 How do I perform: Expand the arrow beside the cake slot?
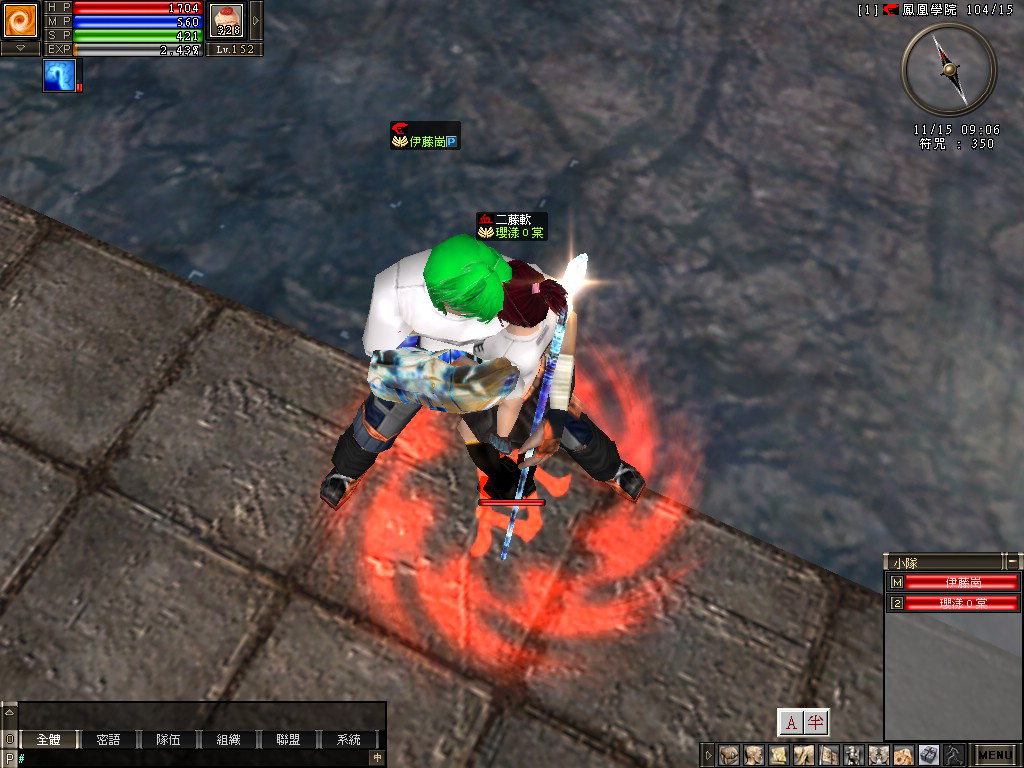(x=255, y=20)
